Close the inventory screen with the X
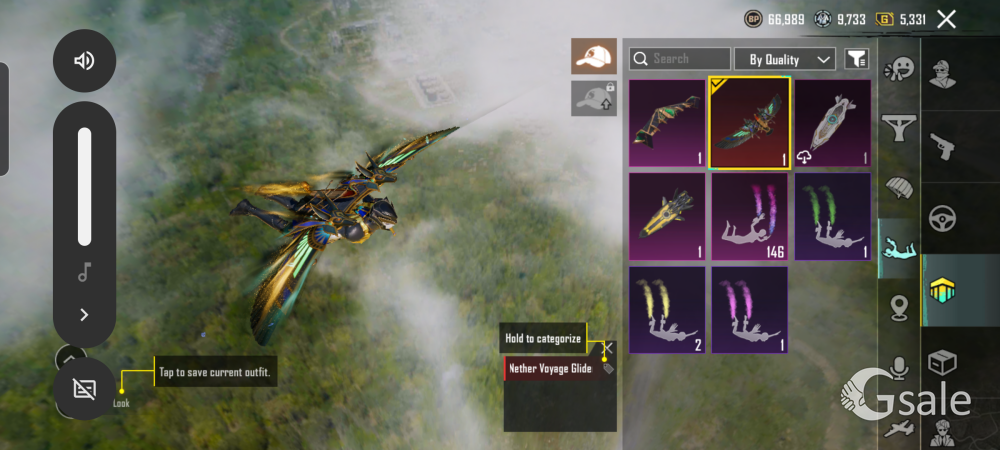Image resolution: width=1000 pixels, height=450 pixels. (946, 19)
